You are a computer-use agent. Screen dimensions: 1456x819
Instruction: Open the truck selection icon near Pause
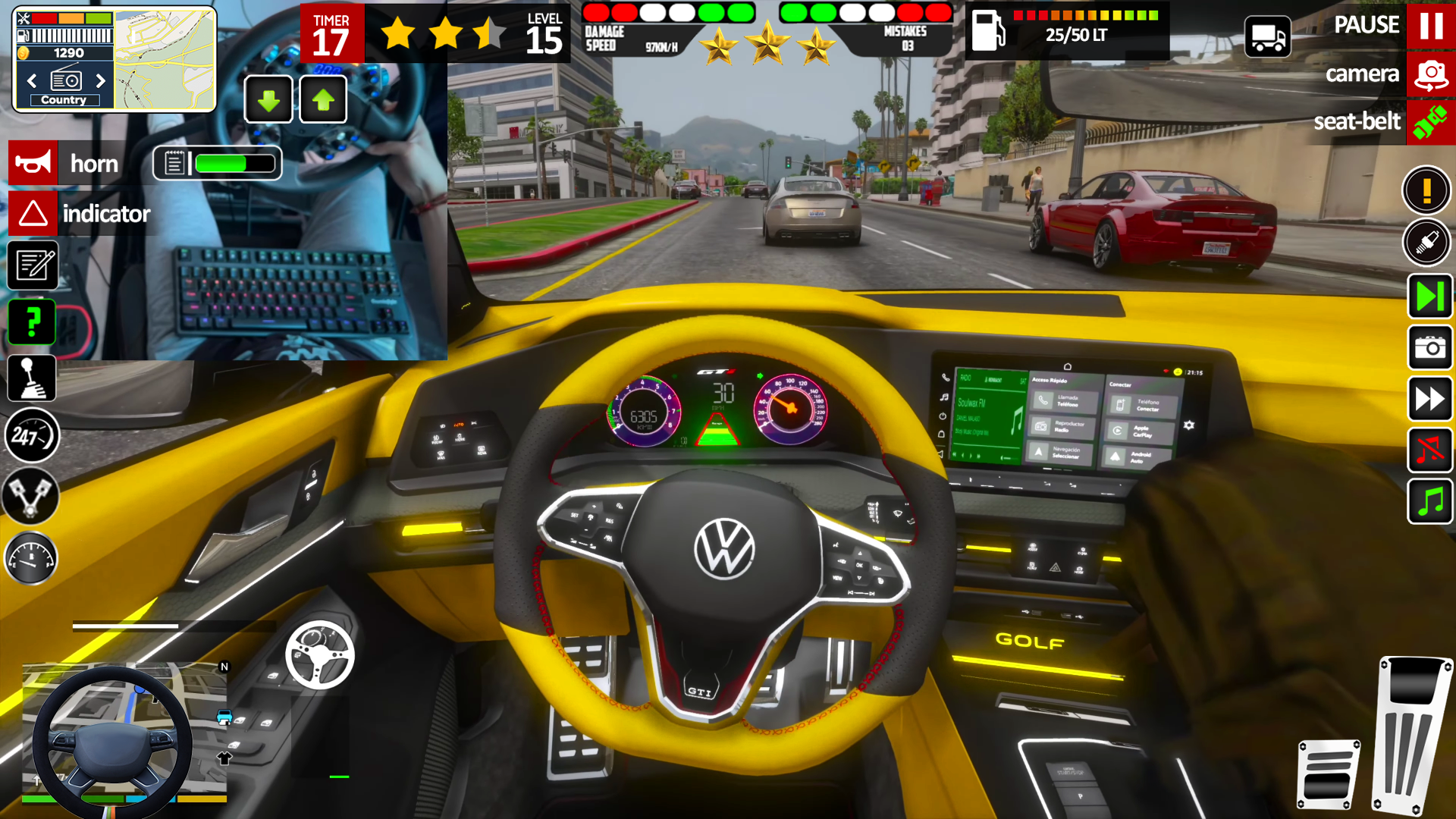coord(1266,36)
